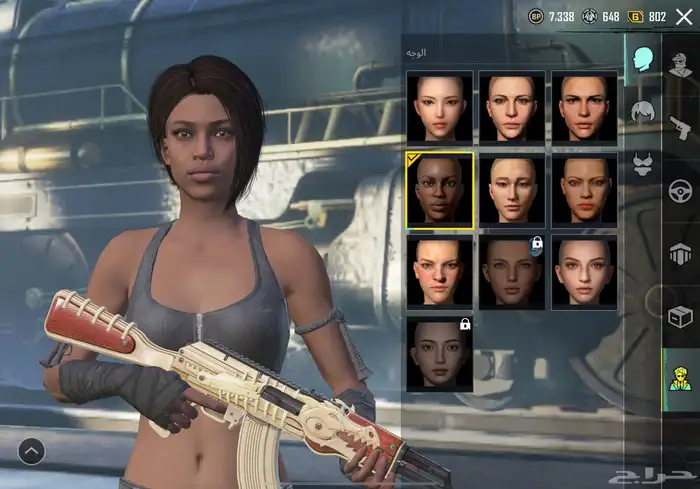Switch to the bikini underwear sub-tab
Screen dimensions: 700x489
click(641, 165)
